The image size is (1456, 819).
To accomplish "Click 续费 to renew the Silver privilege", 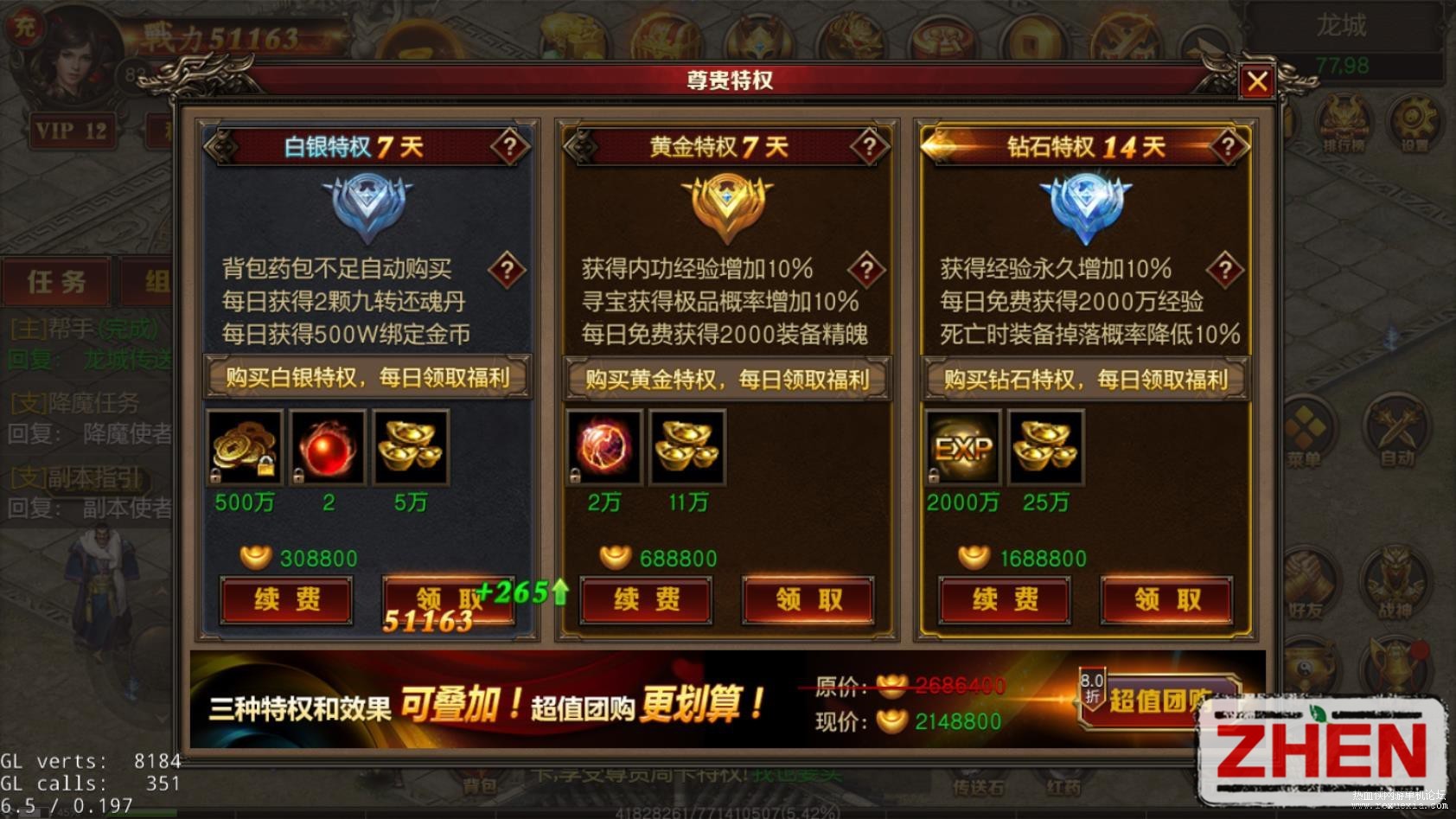I will pyautogui.click(x=286, y=600).
